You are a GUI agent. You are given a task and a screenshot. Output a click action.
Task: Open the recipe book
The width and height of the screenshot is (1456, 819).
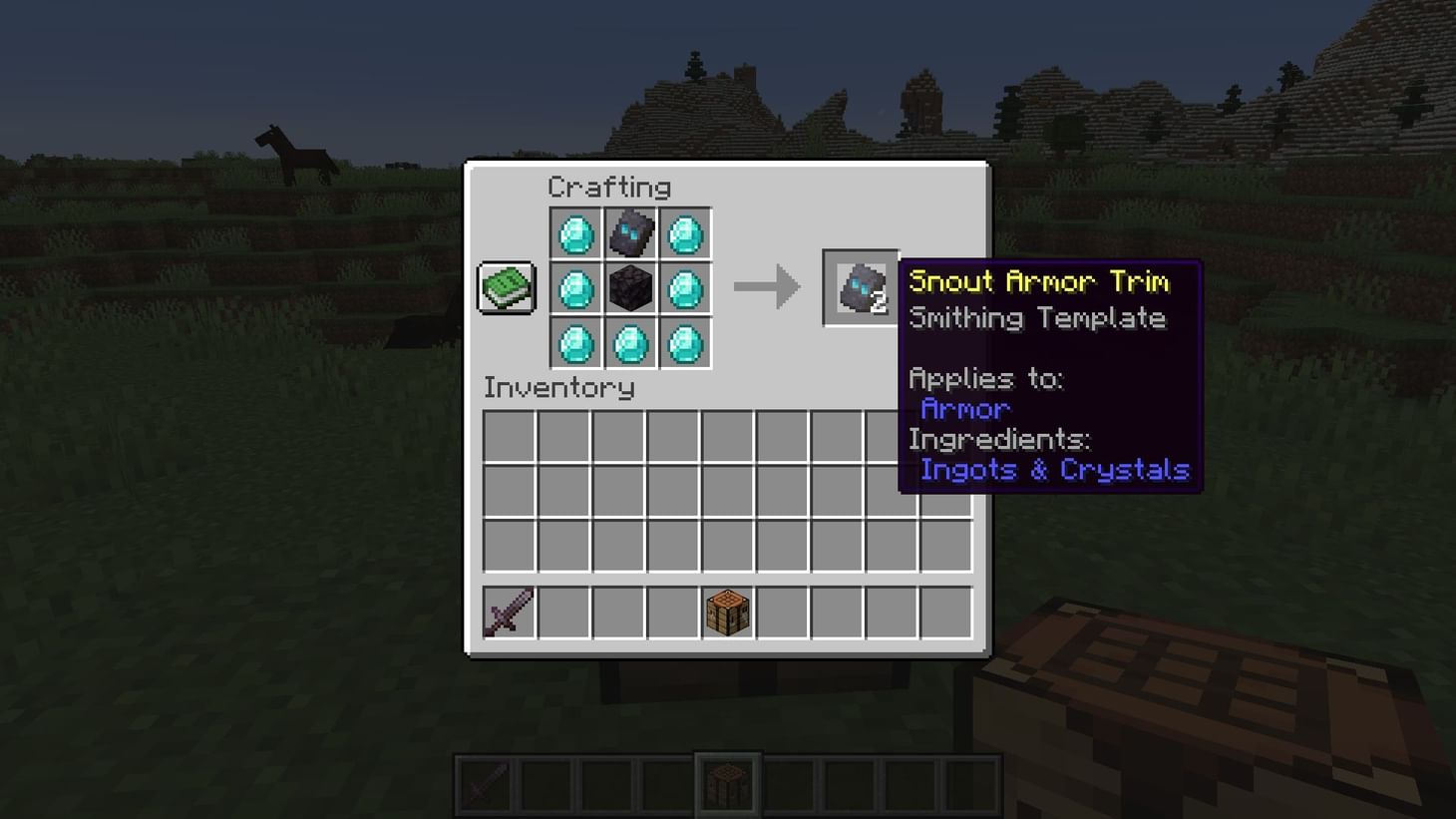(506, 286)
